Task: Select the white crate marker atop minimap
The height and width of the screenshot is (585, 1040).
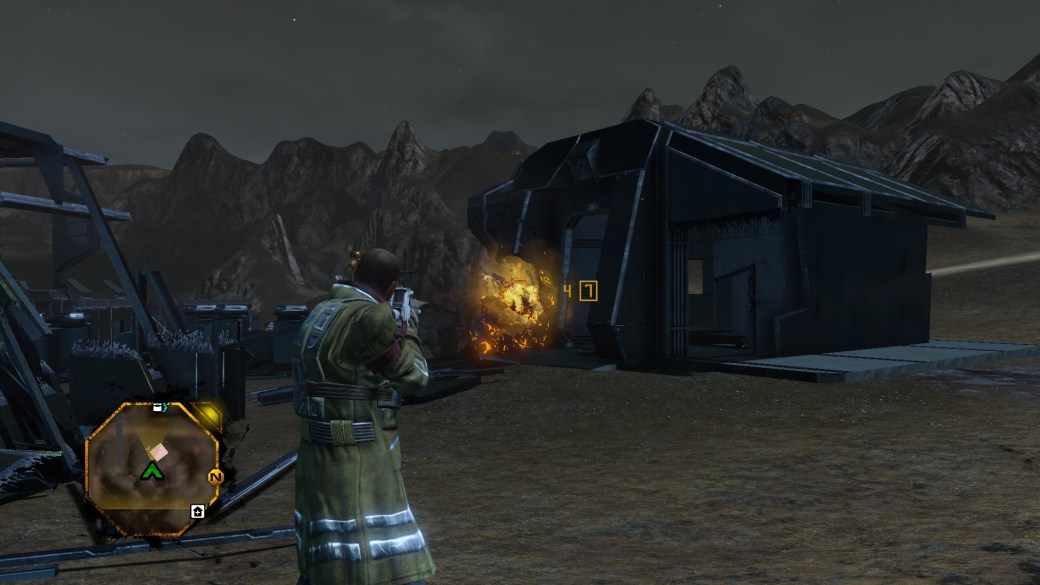Action: click(x=158, y=408)
